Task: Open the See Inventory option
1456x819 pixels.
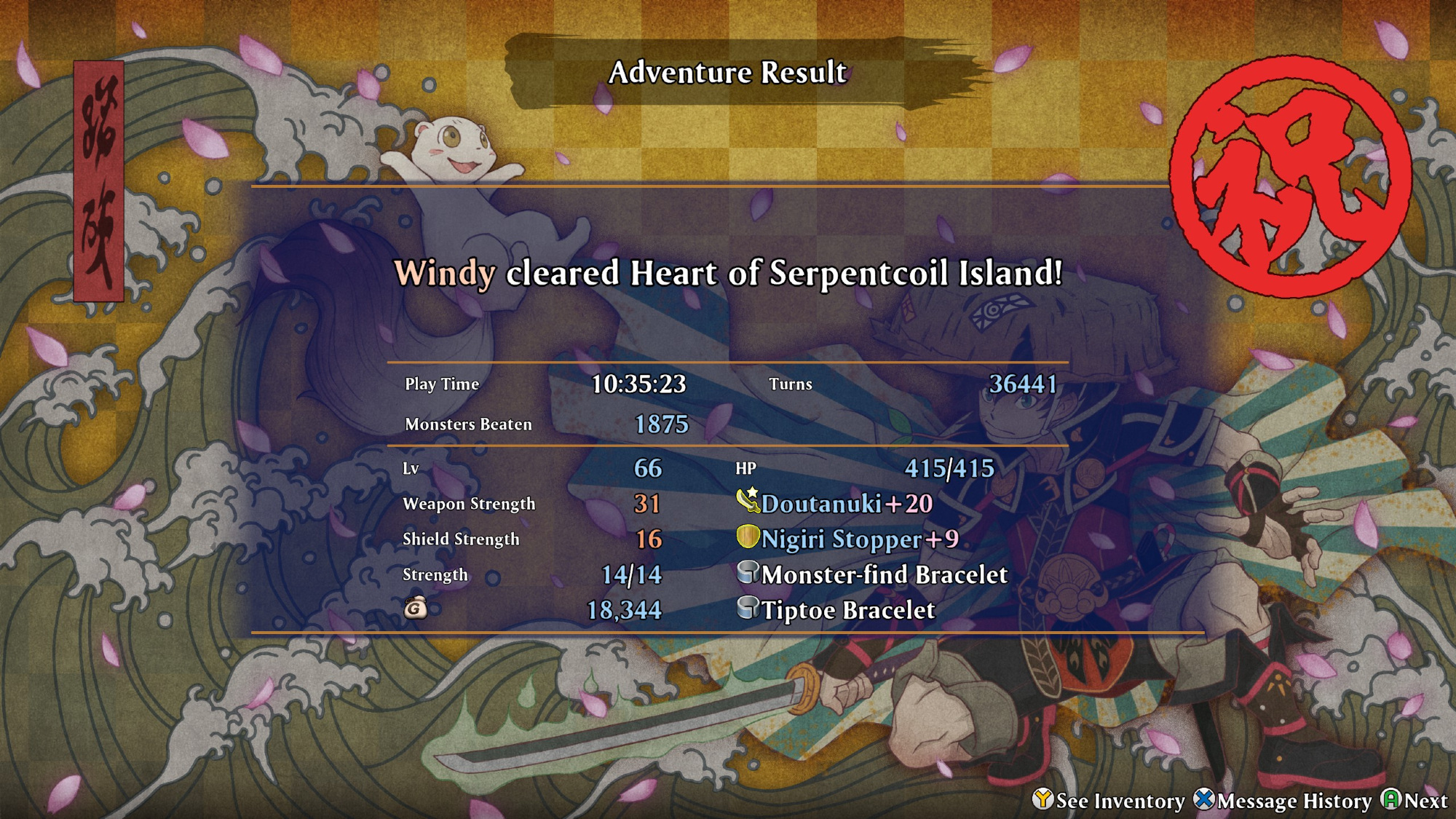Action: pyautogui.click(x=1109, y=800)
